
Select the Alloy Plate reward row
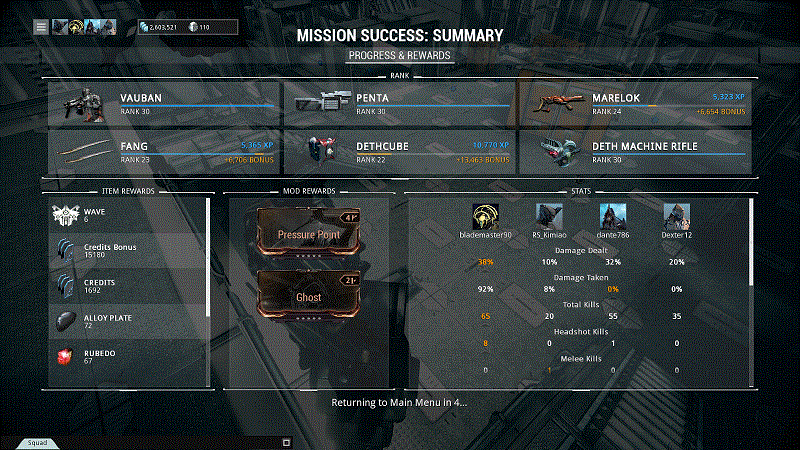click(127, 320)
